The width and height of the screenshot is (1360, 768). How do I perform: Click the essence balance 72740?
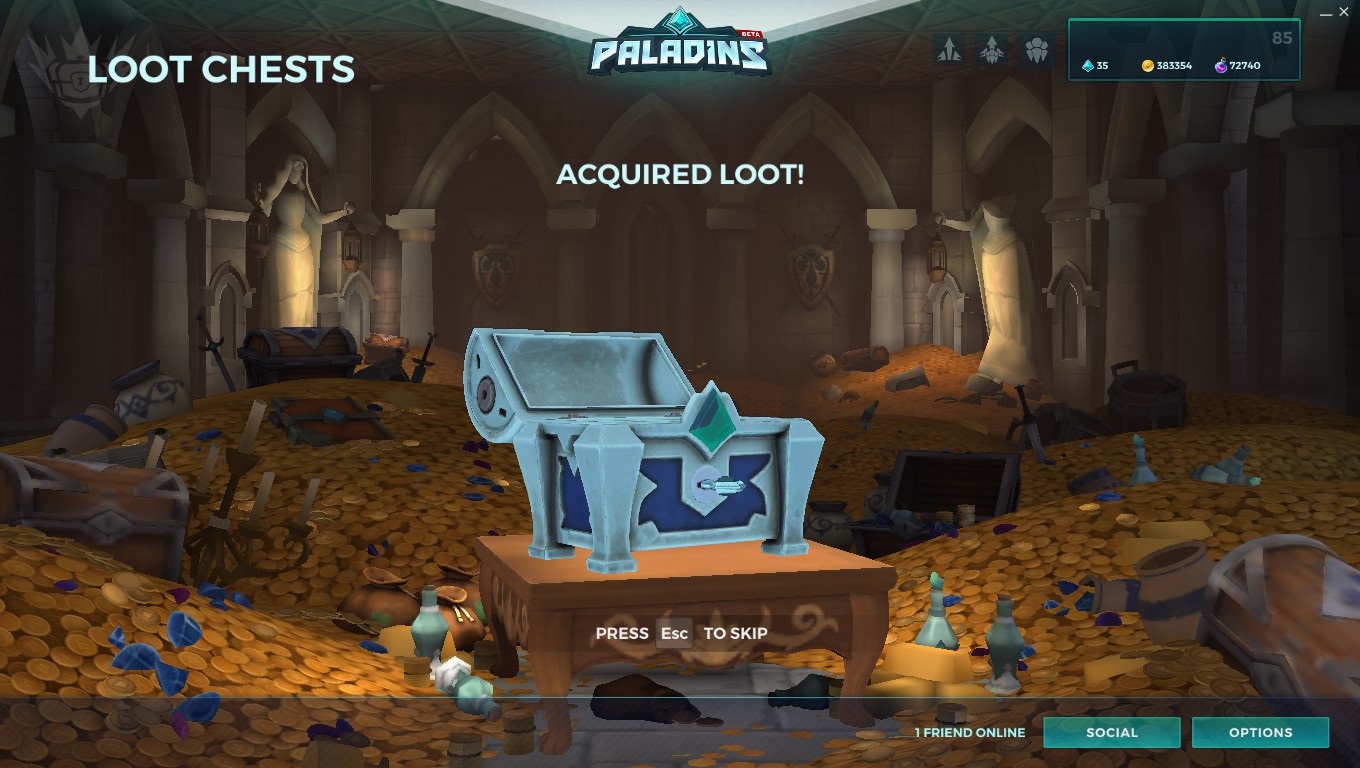(x=1246, y=66)
